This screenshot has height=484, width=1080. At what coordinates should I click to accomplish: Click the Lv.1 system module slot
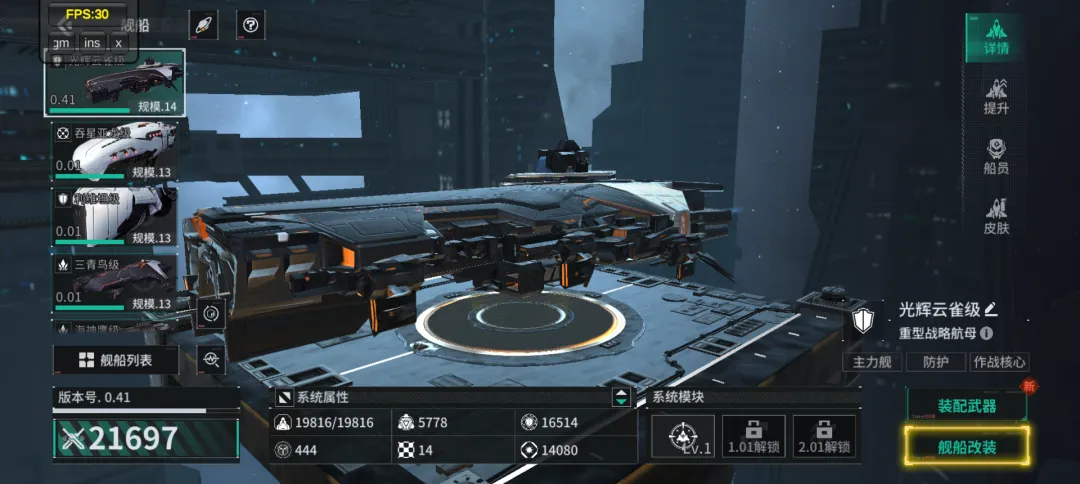coord(683,437)
